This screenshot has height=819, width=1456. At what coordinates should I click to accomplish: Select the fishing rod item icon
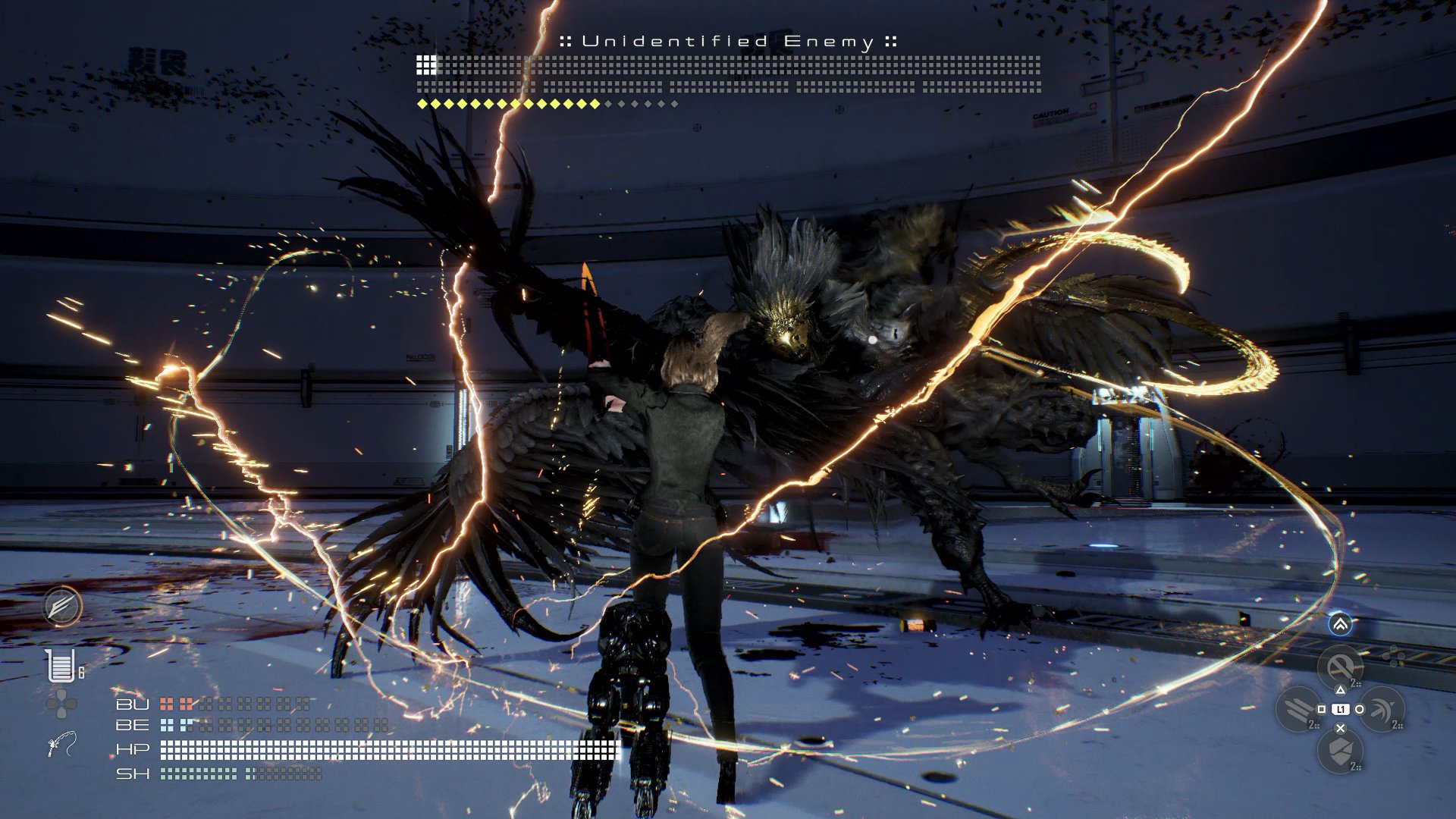pyautogui.click(x=61, y=745)
